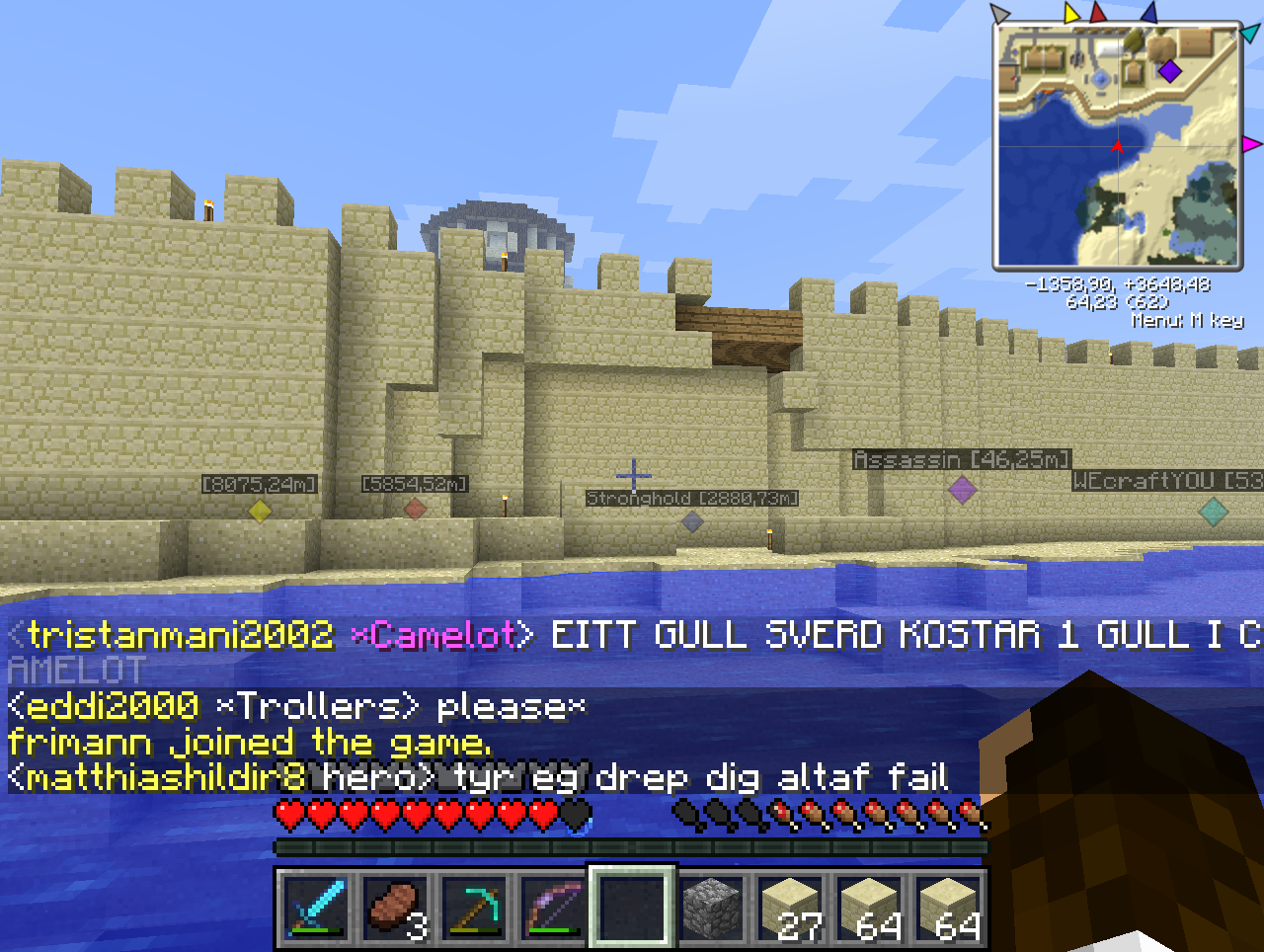Screen dimensions: 1264x952
Task: Equip the diamond pickaxe from the hotbar
Action: click(474, 907)
